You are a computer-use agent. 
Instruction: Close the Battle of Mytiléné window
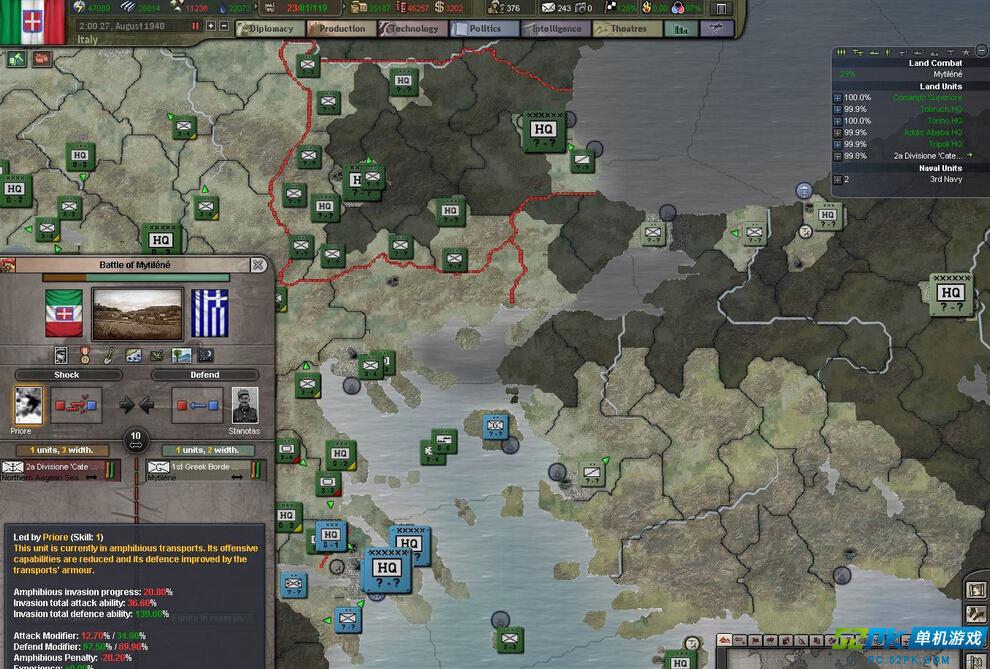click(258, 265)
